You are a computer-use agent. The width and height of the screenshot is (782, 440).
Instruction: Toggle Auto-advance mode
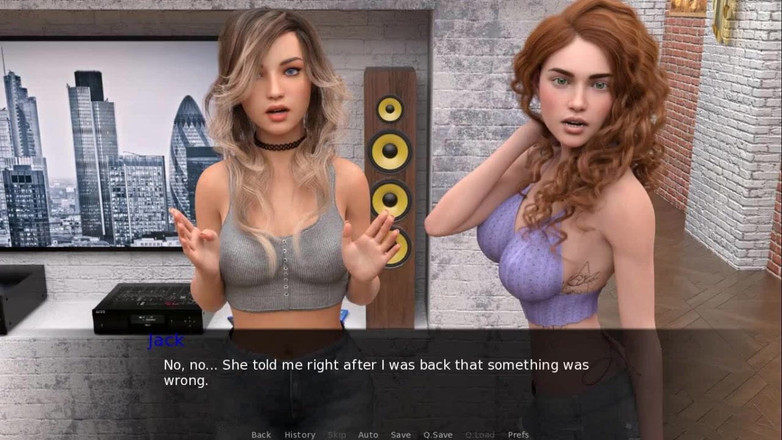point(368,434)
